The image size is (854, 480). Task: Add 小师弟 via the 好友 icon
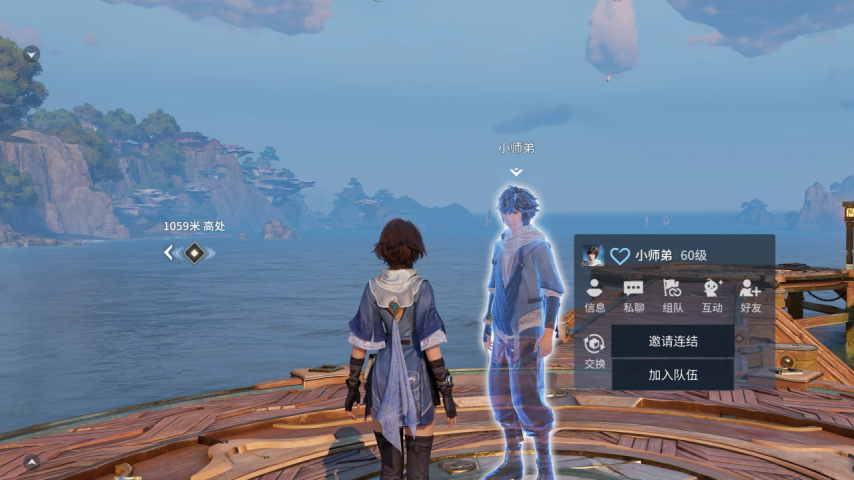point(750,295)
